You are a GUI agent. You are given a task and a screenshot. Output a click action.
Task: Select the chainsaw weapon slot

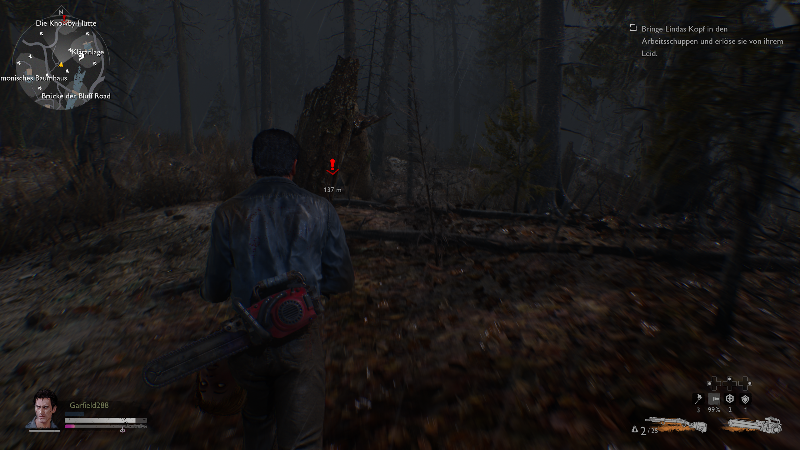click(754, 425)
